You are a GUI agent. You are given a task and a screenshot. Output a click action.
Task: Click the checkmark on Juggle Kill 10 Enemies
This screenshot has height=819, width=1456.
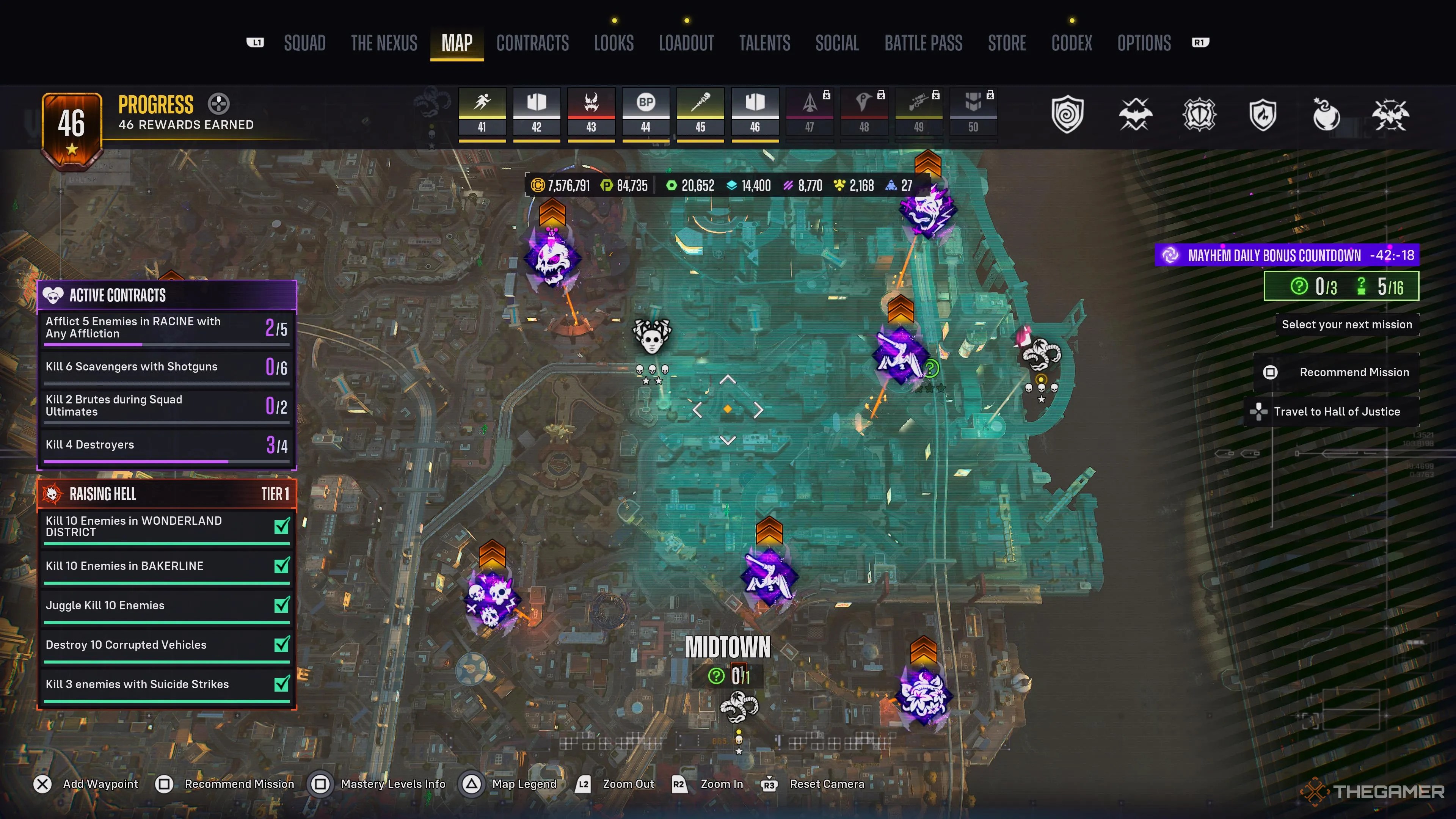point(282,605)
